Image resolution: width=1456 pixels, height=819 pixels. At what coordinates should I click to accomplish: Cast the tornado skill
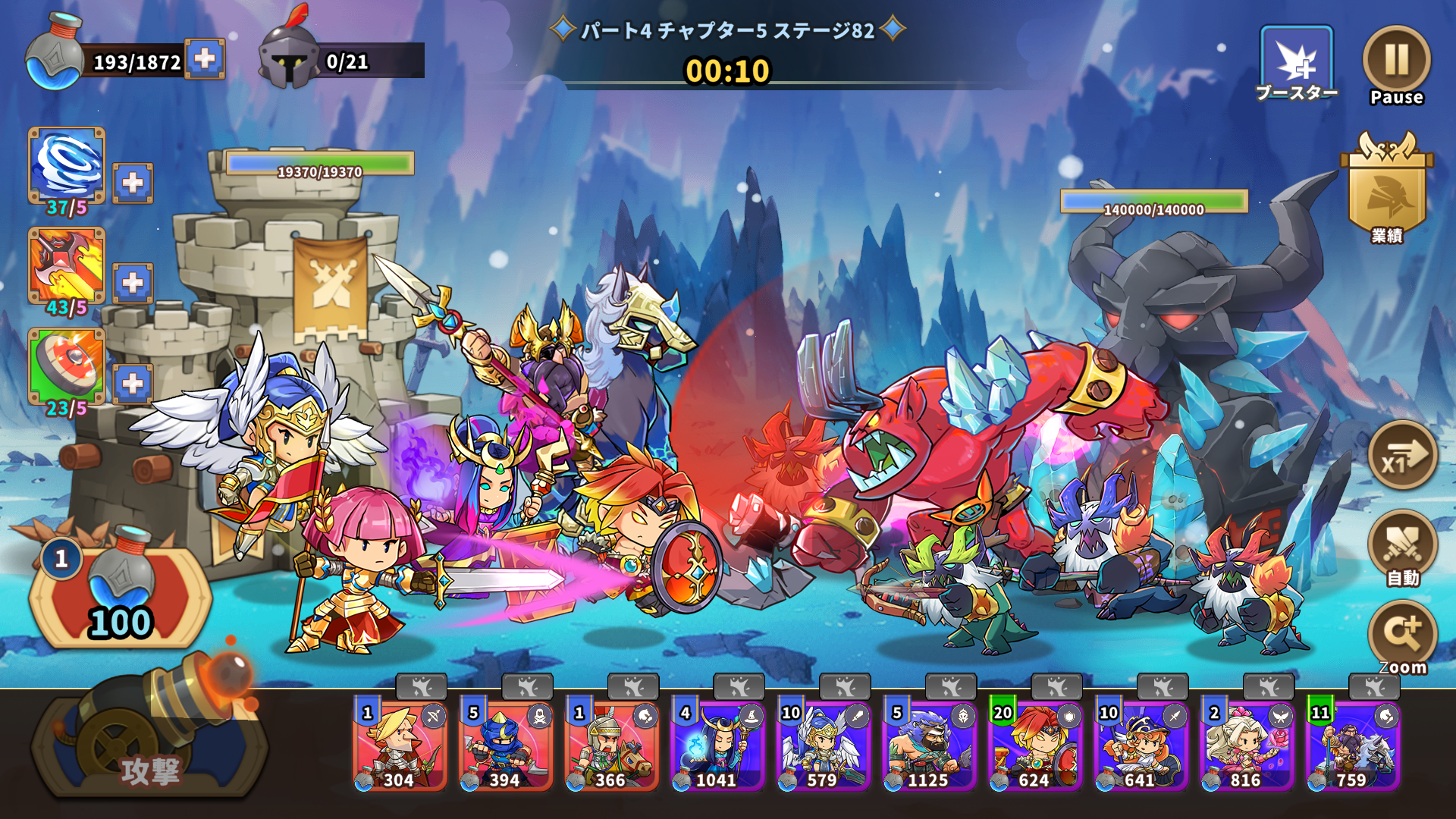67,165
